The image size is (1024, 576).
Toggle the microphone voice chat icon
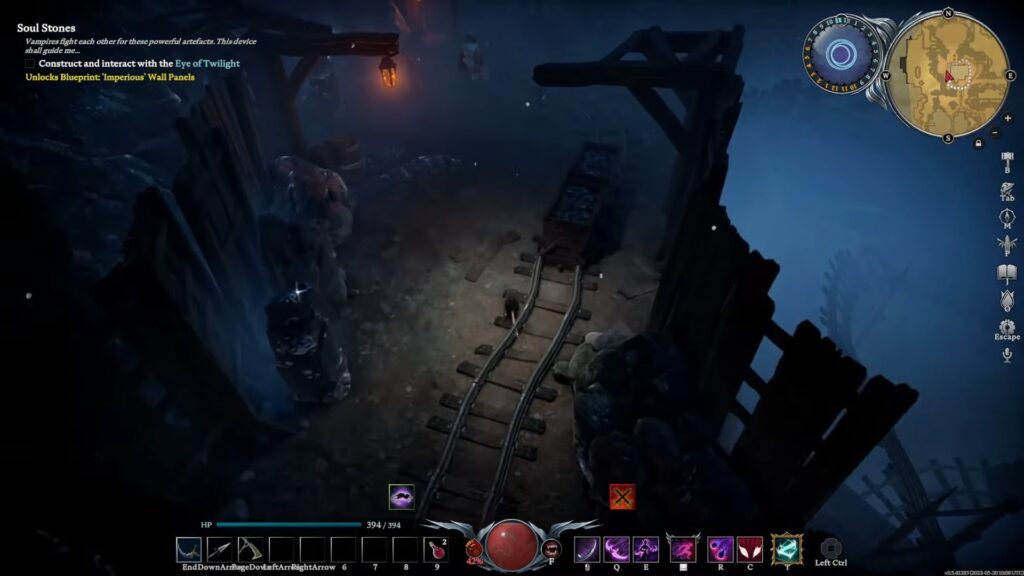(x=1007, y=355)
